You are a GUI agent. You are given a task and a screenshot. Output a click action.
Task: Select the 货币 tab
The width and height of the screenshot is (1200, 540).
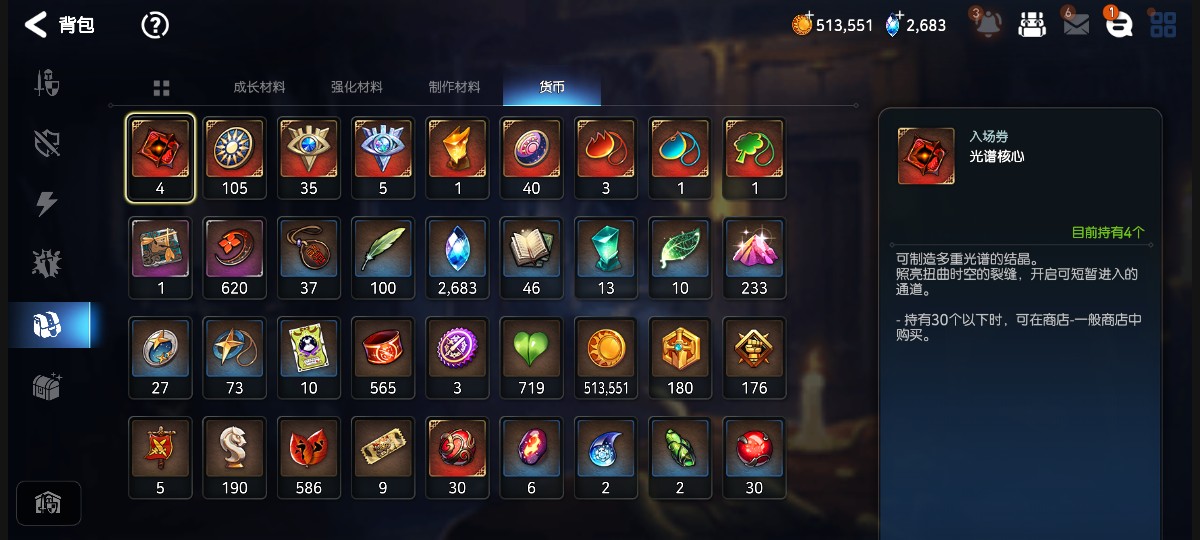point(552,87)
